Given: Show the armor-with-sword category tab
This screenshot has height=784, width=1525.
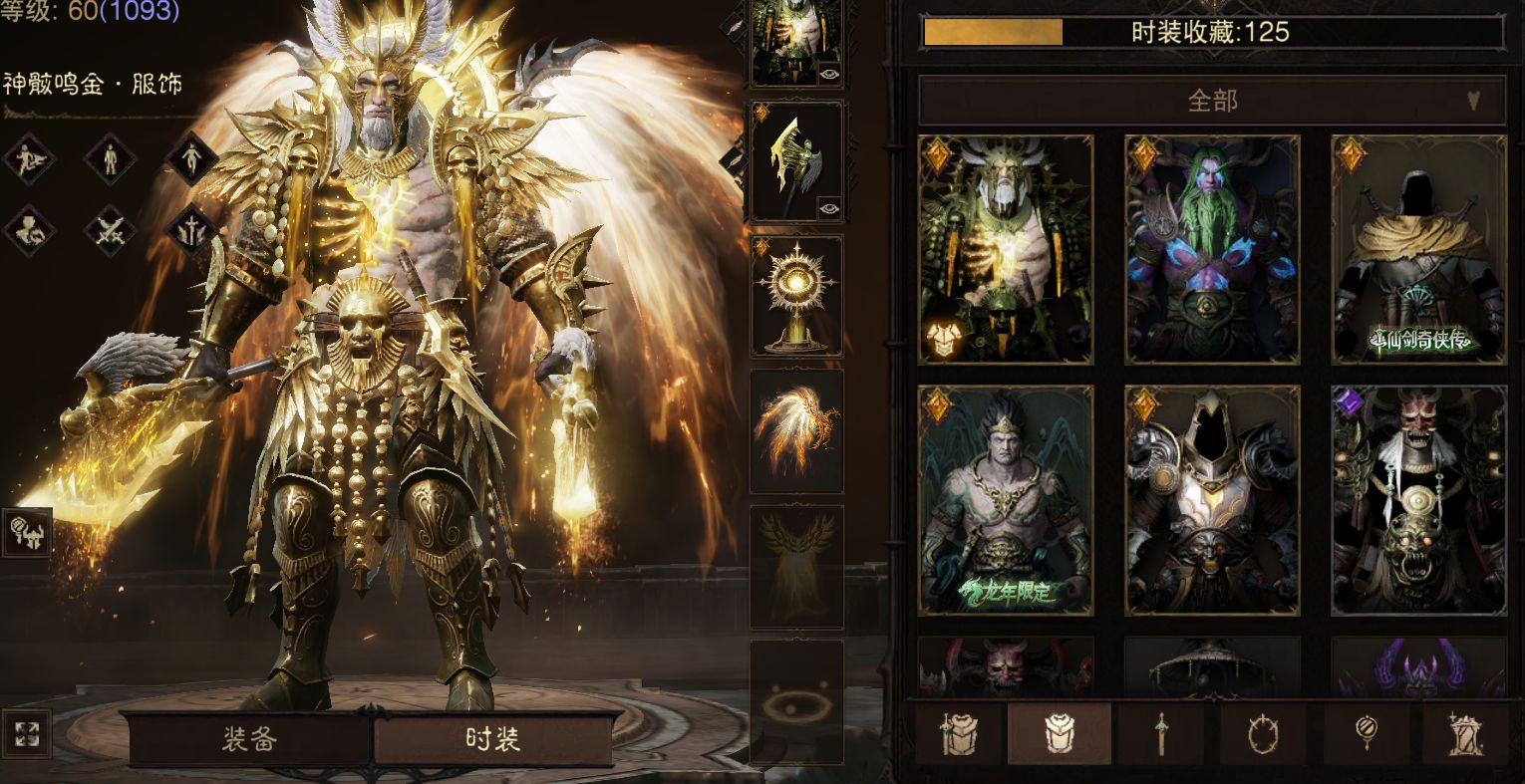Looking at the screenshot, I should point(959,735).
